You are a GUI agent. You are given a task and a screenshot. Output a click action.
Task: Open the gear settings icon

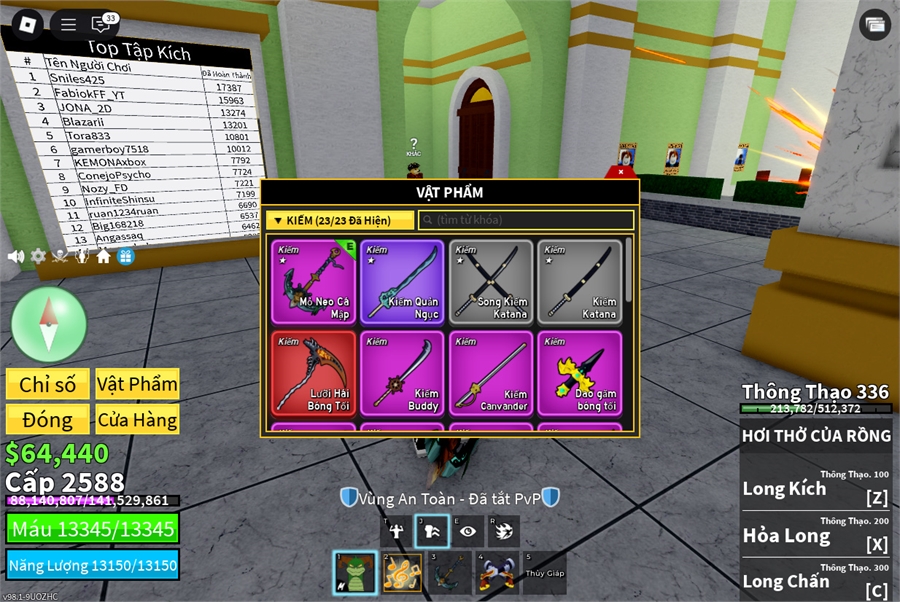pyautogui.click(x=38, y=256)
